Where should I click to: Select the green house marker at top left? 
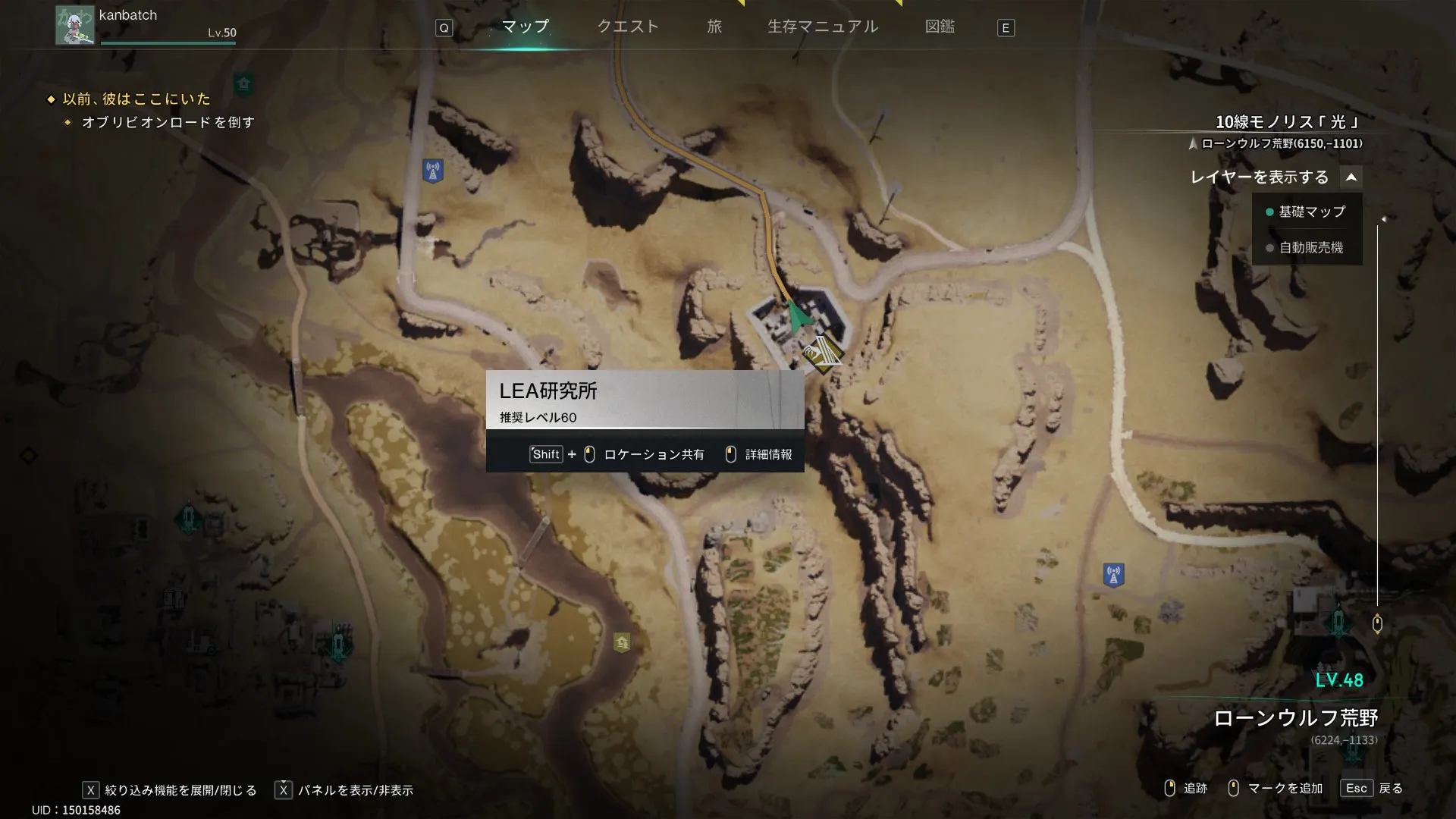[243, 83]
